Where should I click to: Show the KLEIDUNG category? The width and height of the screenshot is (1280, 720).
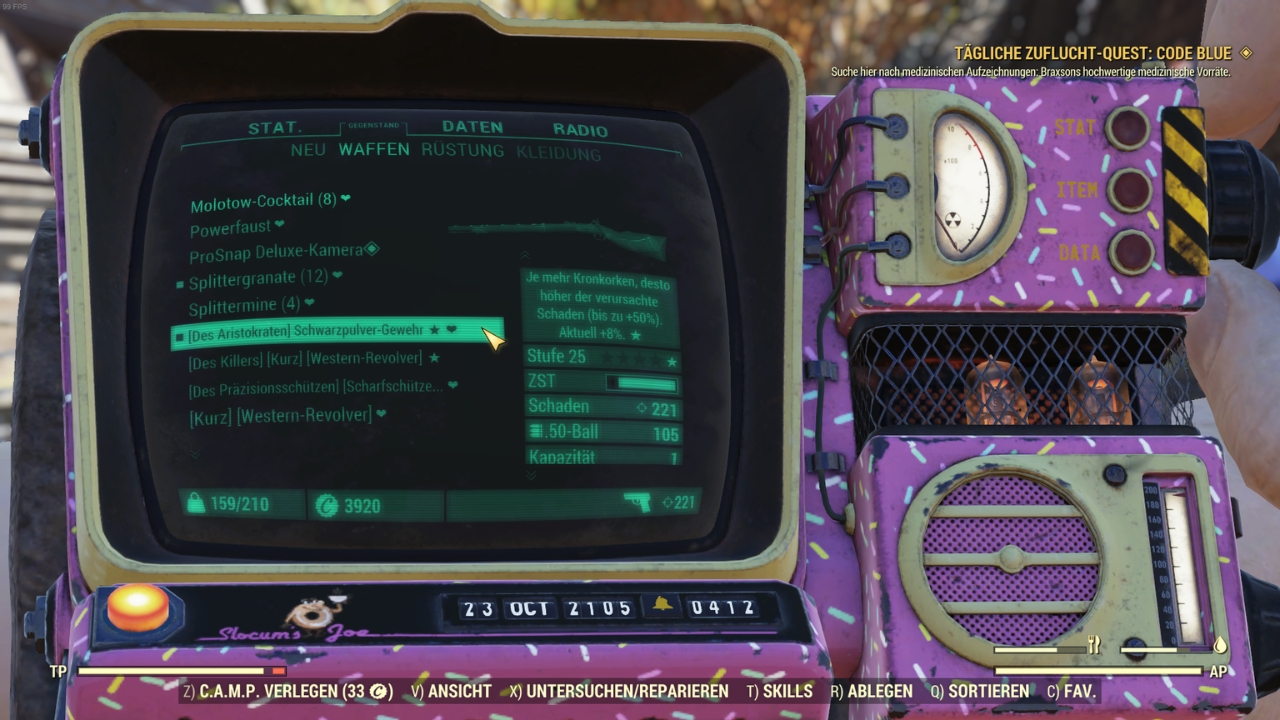[558, 153]
